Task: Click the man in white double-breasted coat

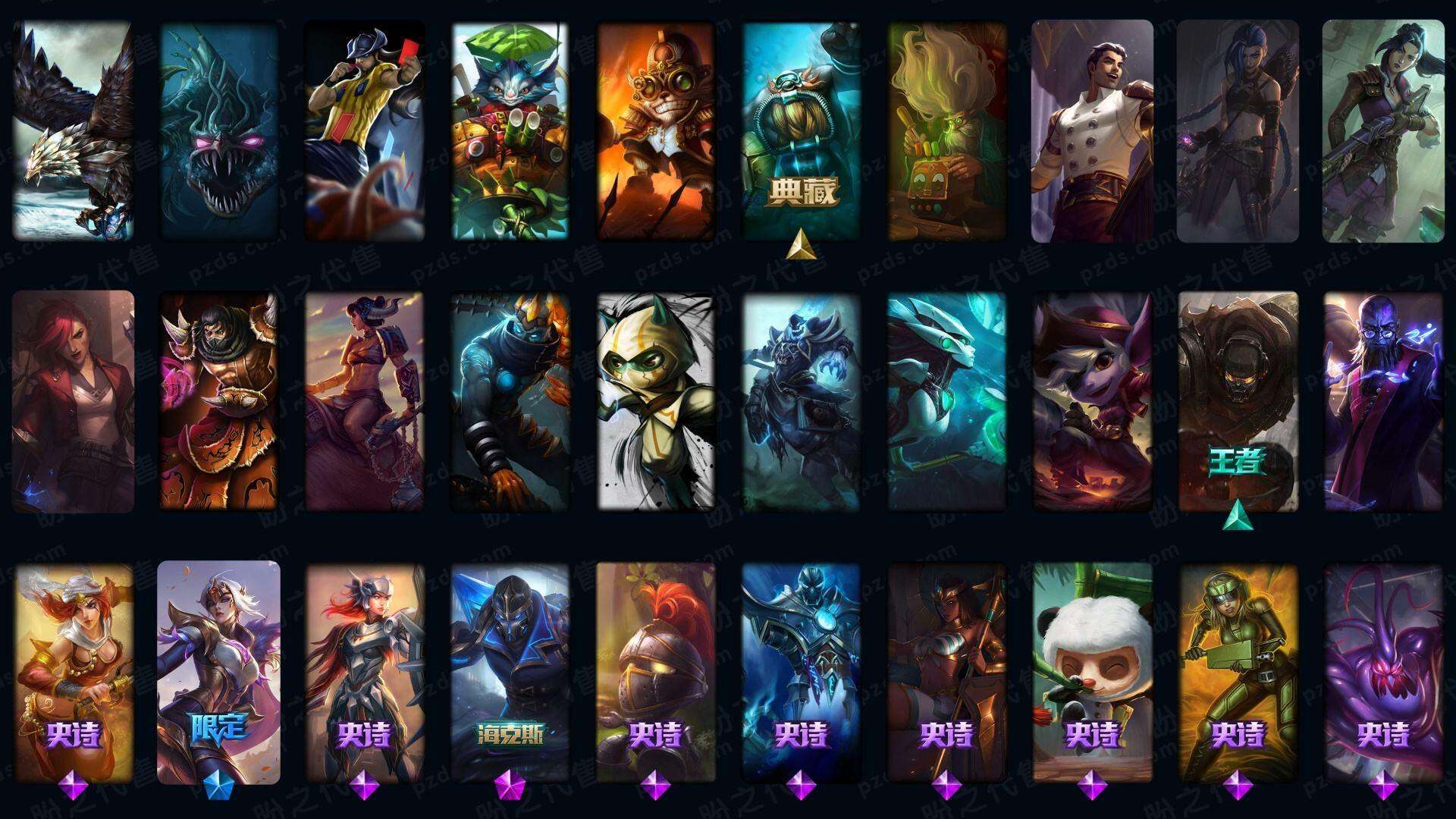Action: [1092, 130]
